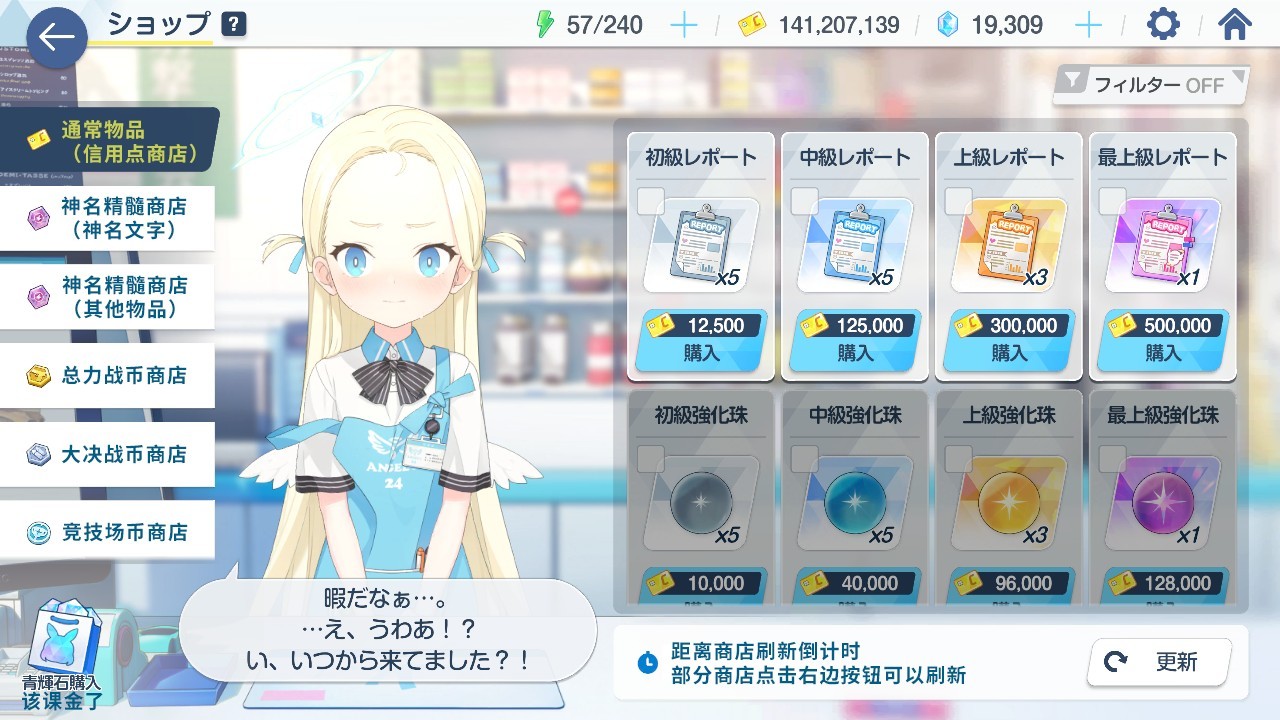This screenshot has height=720, width=1280.
Task: Go back using the arrow icon
Action: (x=55, y=38)
